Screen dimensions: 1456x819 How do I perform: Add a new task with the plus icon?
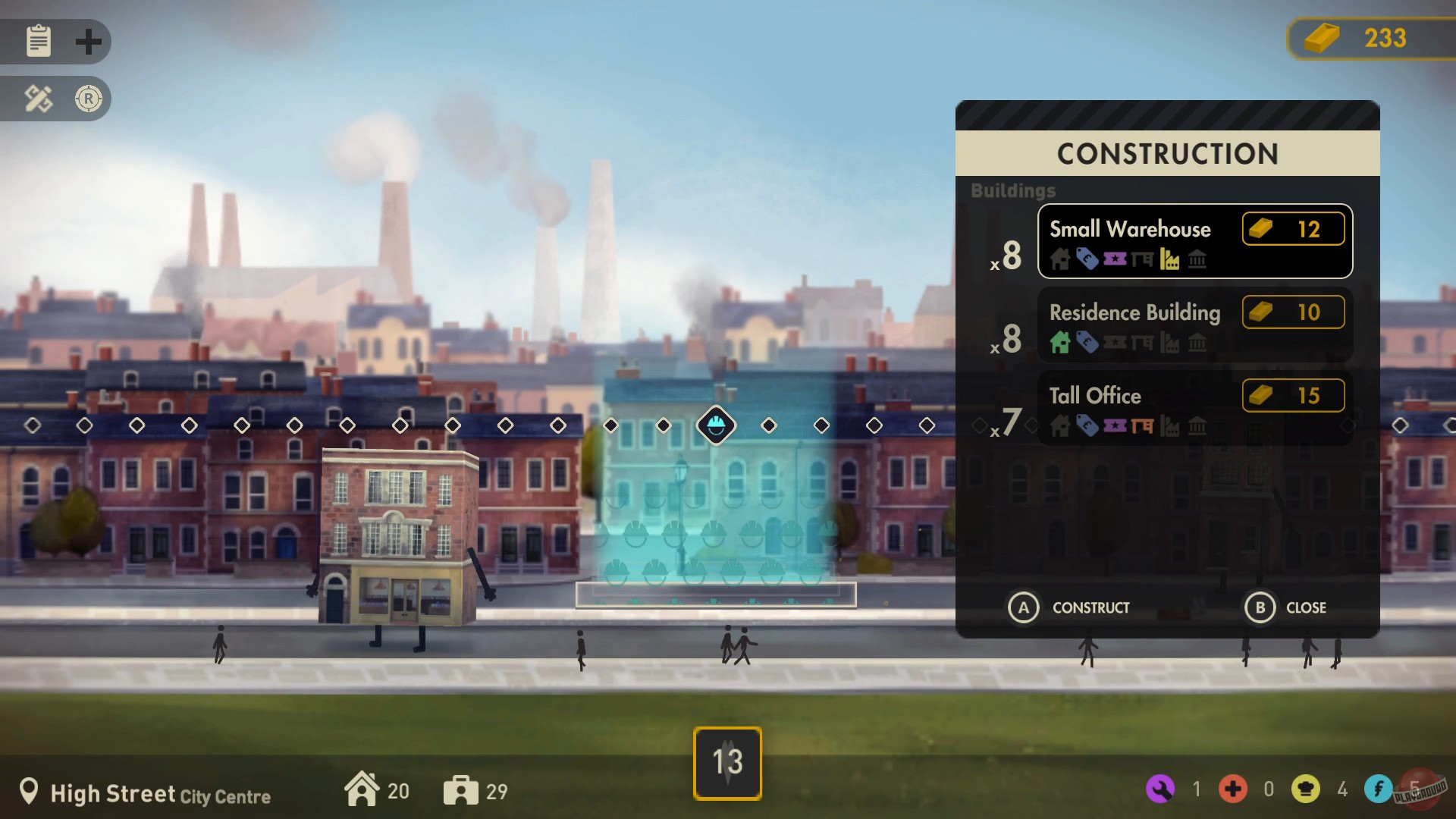[x=89, y=42]
